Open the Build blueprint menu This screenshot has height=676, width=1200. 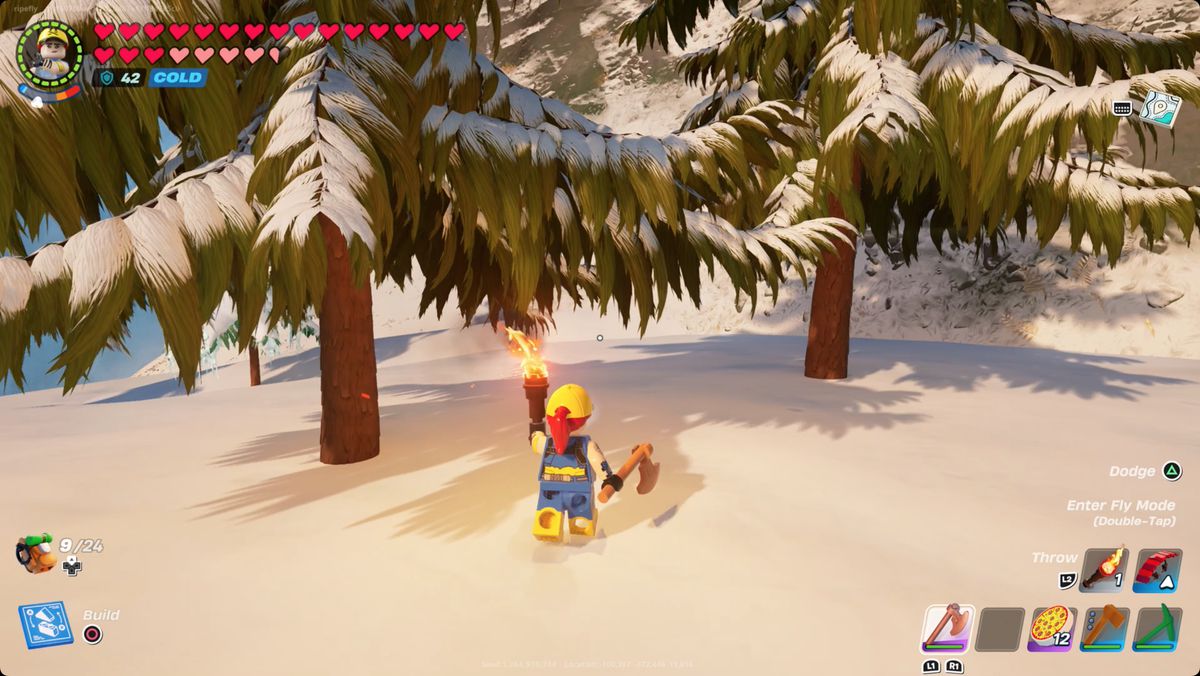(45, 624)
